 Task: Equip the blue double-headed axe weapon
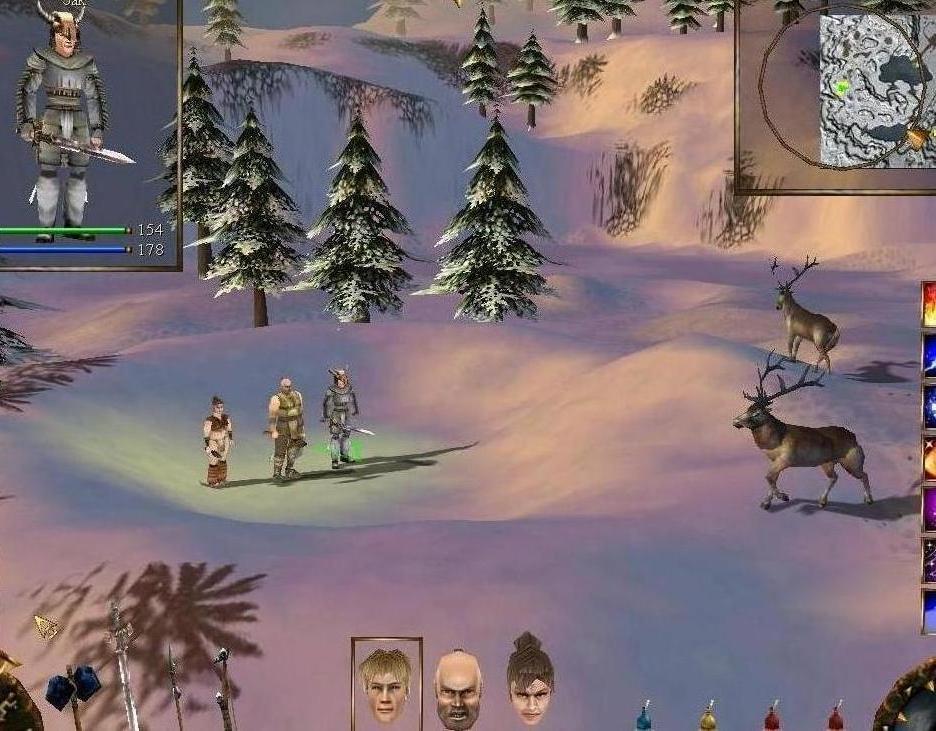pos(73,688)
